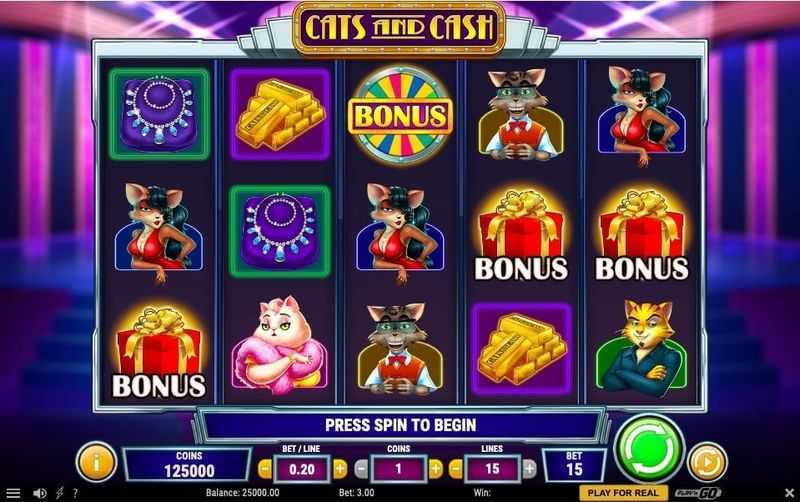800x502 pixels.
Task: Open the hamburger menu
Action: pos(13,493)
